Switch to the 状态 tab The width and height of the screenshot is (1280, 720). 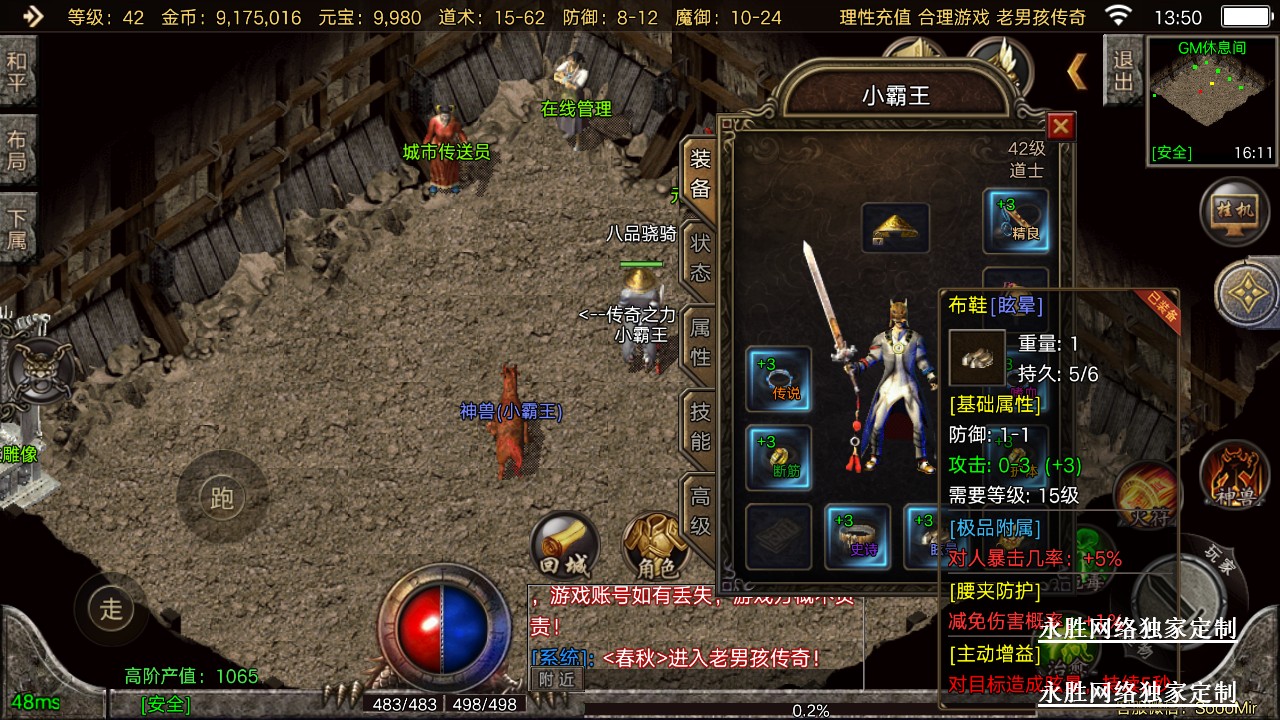(x=700, y=257)
